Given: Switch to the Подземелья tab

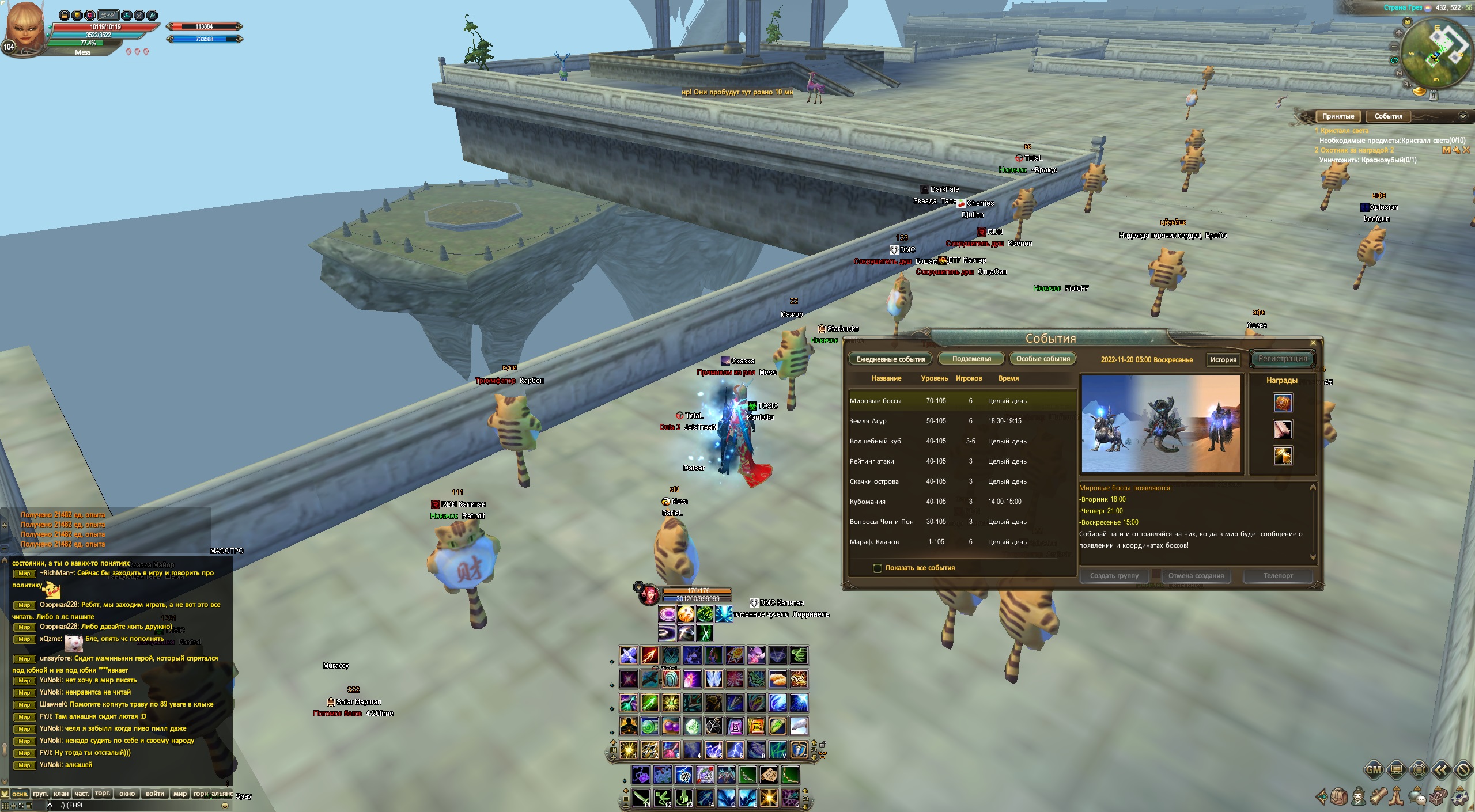Looking at the screenshot, I should (x=971, y=359).
